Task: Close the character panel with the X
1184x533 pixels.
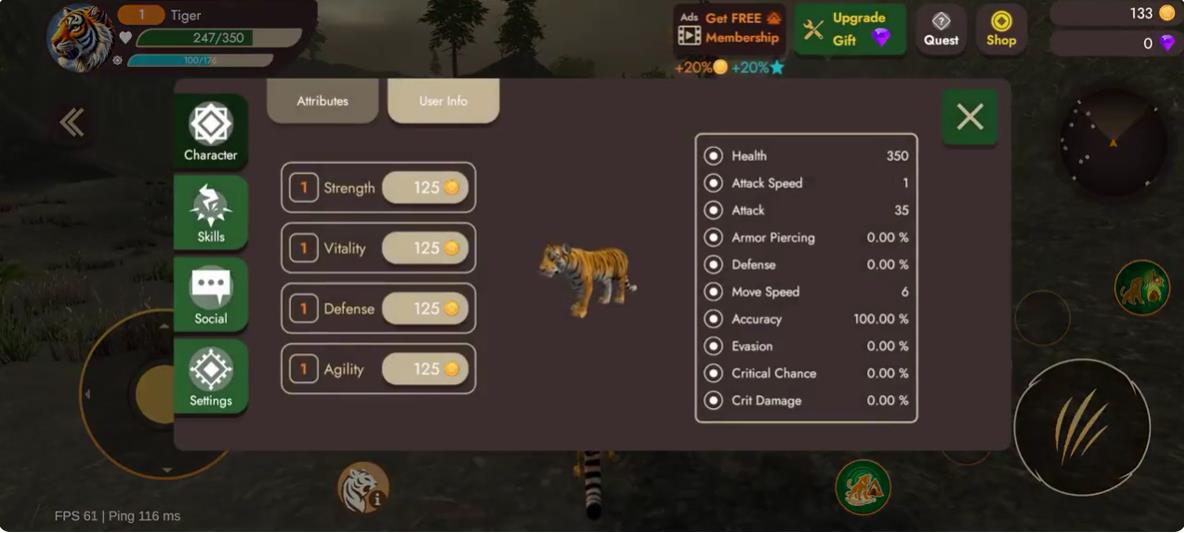Action: tap(969, 118)
